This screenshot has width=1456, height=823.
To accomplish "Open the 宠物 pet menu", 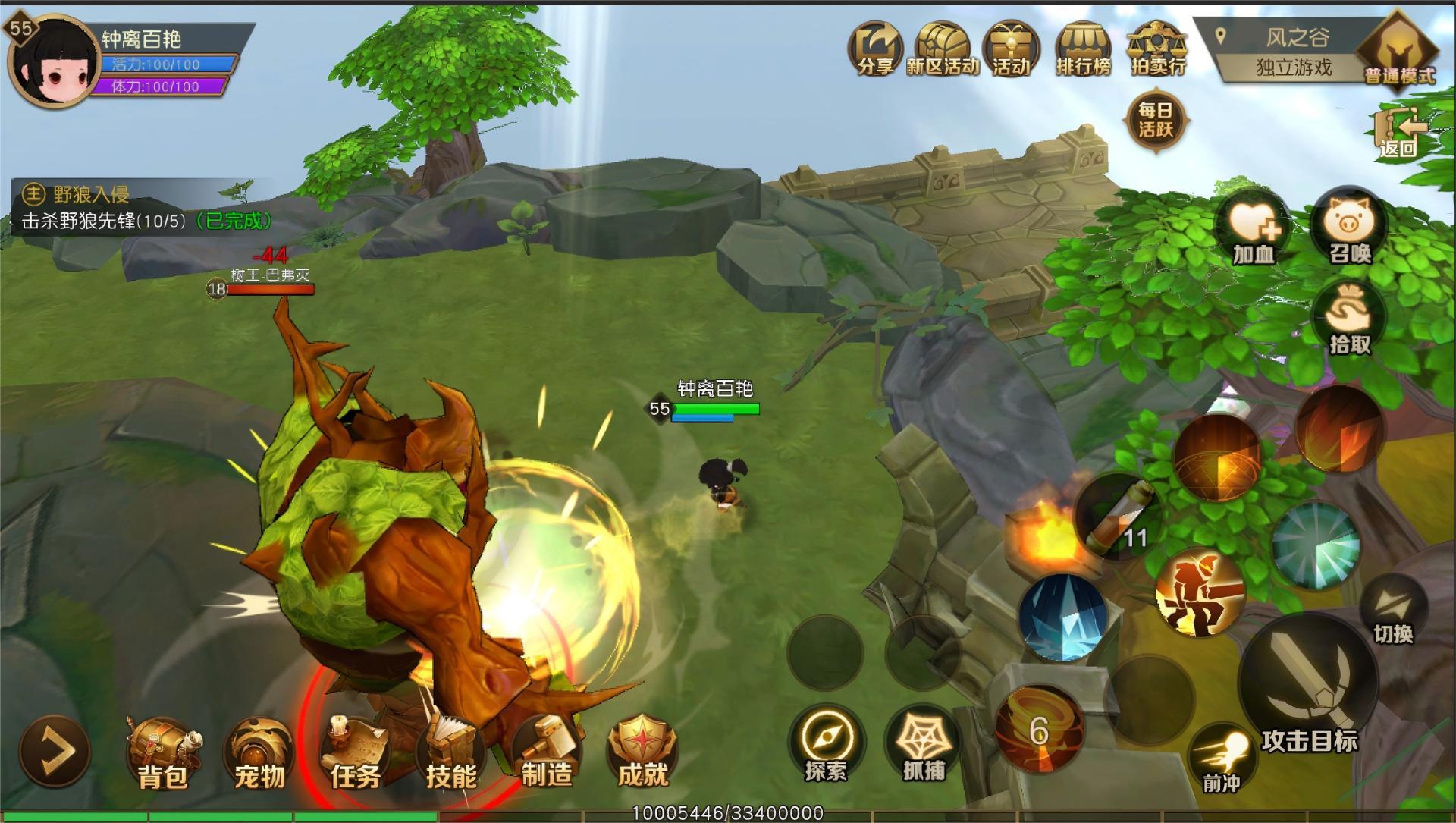I will click(x=259, y=752).
